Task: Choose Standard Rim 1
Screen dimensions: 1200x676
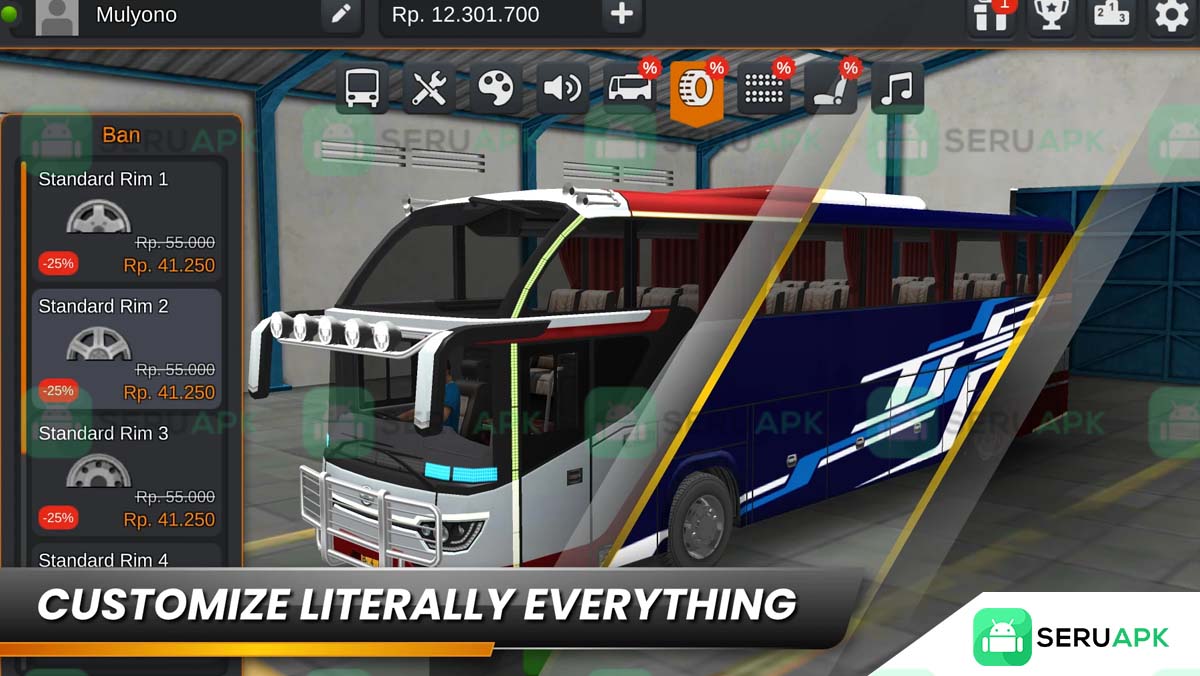Action: 126,222
